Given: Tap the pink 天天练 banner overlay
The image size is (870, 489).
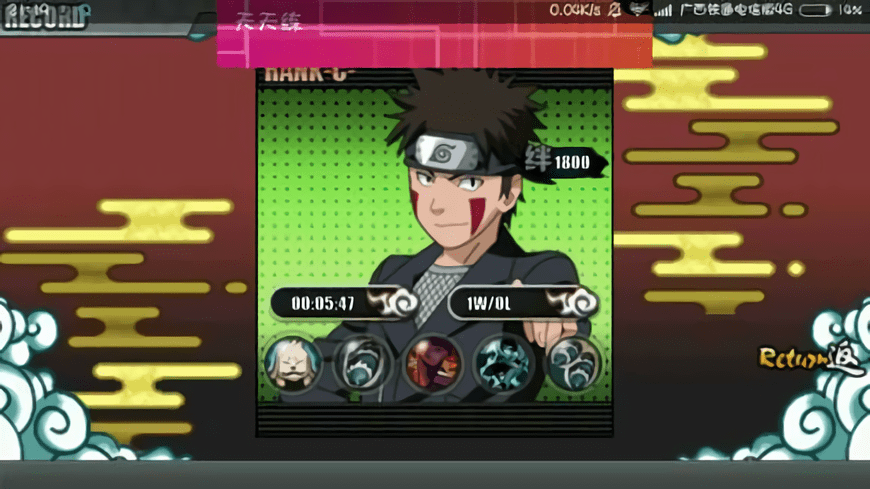Looking at the screenshot, I should [434, 35].
